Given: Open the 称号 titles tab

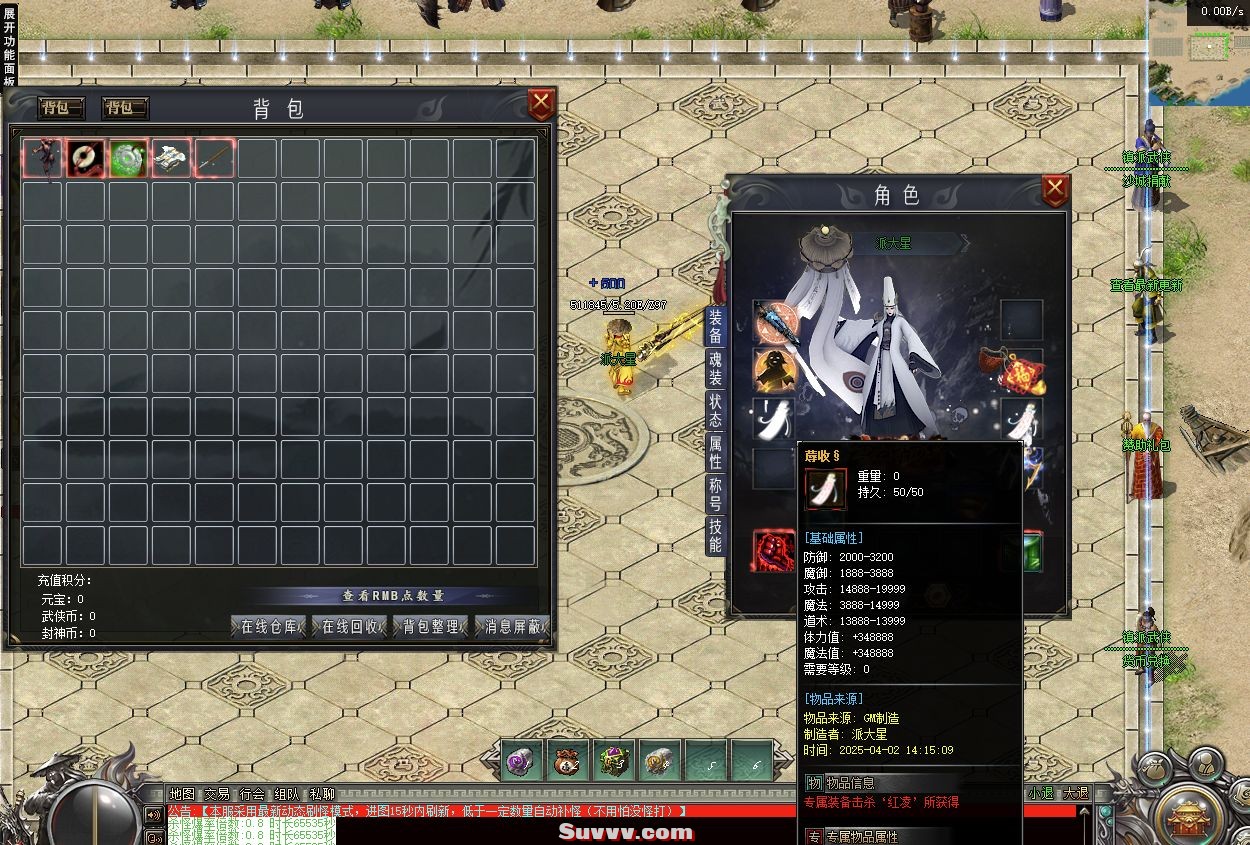Looking at the screenshot, I should coord(715,495).
